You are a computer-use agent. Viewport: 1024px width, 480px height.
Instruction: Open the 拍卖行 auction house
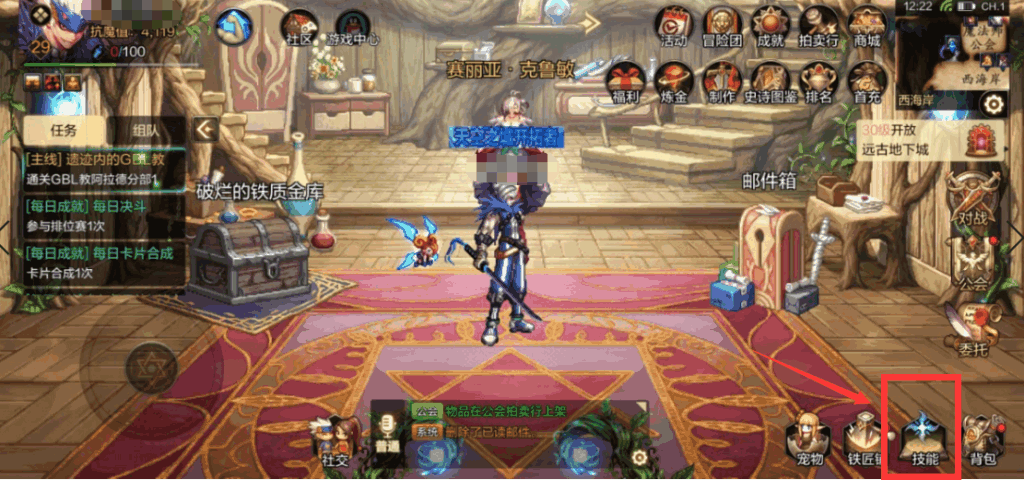819,26
